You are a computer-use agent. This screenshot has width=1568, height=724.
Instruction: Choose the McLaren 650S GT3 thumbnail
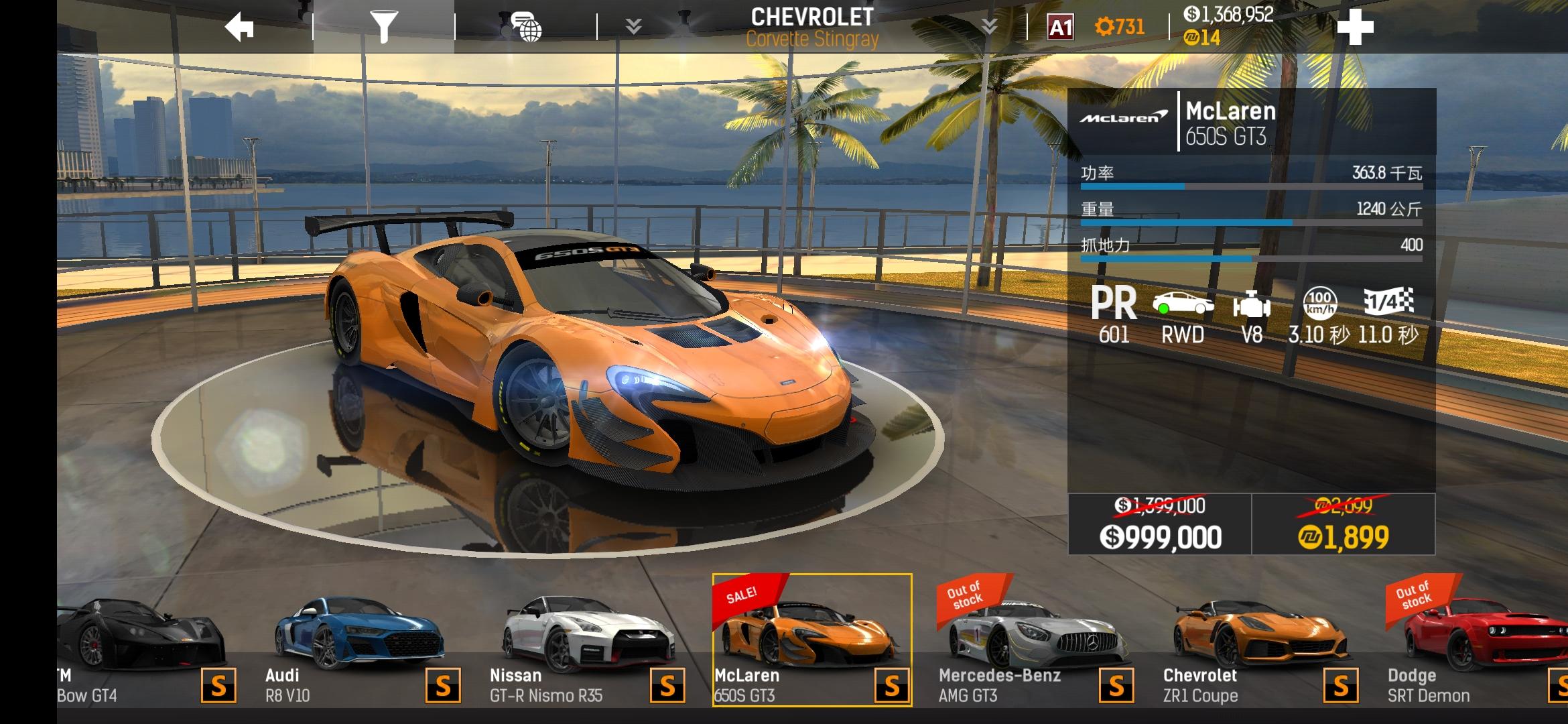click(x=811, y=640)
